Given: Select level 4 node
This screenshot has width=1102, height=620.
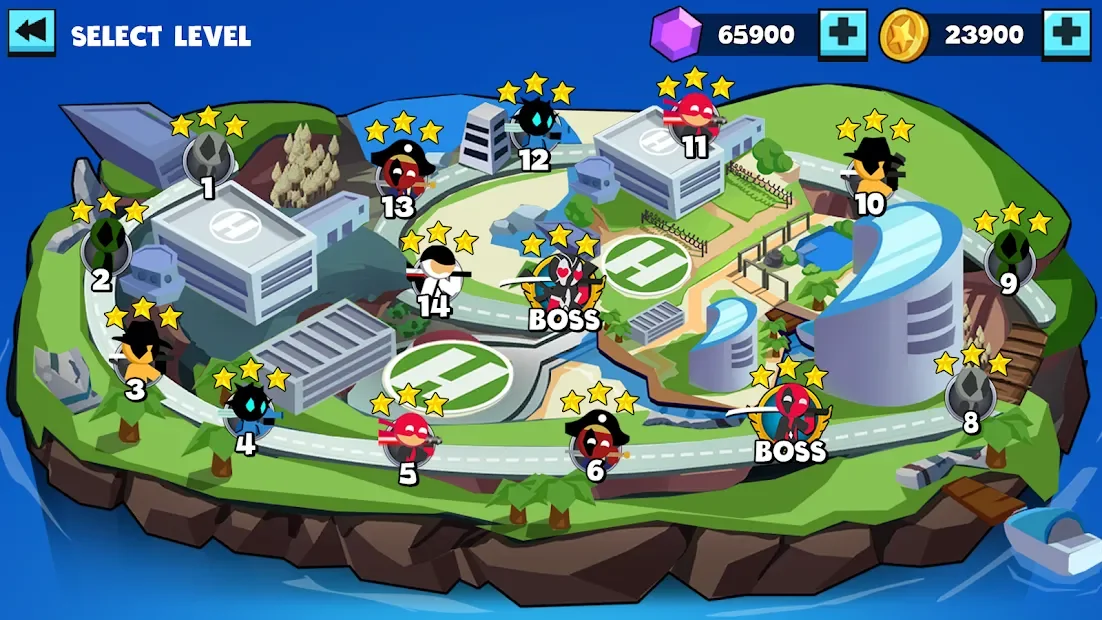Looking at the screenshot, I should (x=247, y=410).
